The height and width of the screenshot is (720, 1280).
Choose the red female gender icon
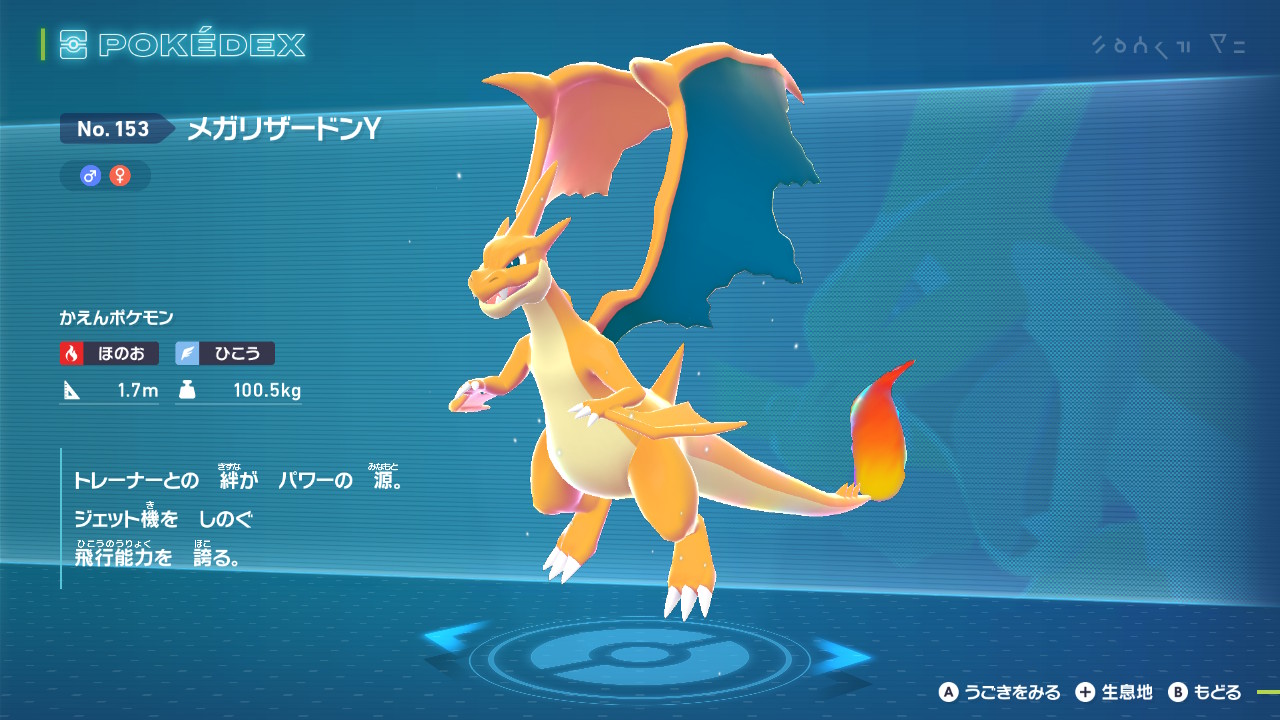click(x=120, y=176)
